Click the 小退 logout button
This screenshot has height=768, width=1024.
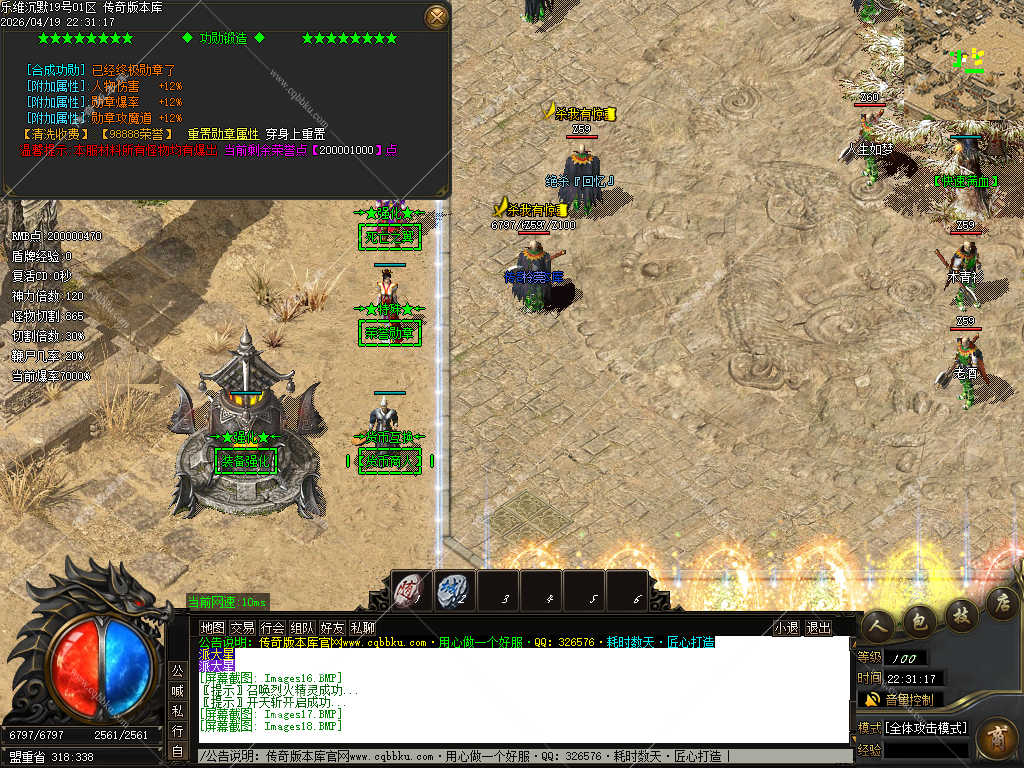[x=786, y=628]
